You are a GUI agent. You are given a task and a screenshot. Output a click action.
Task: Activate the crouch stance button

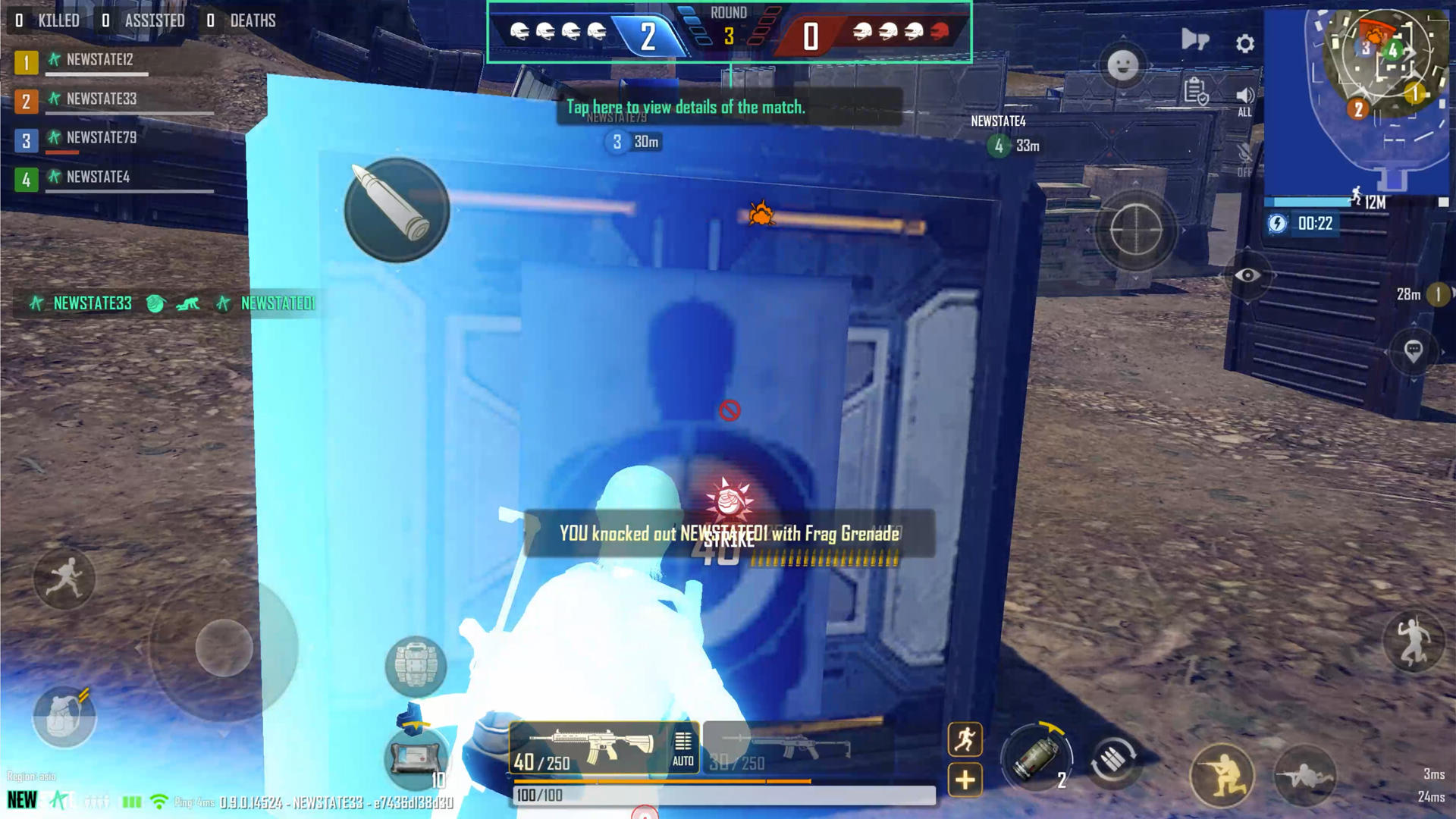[x=1221, y=774]
